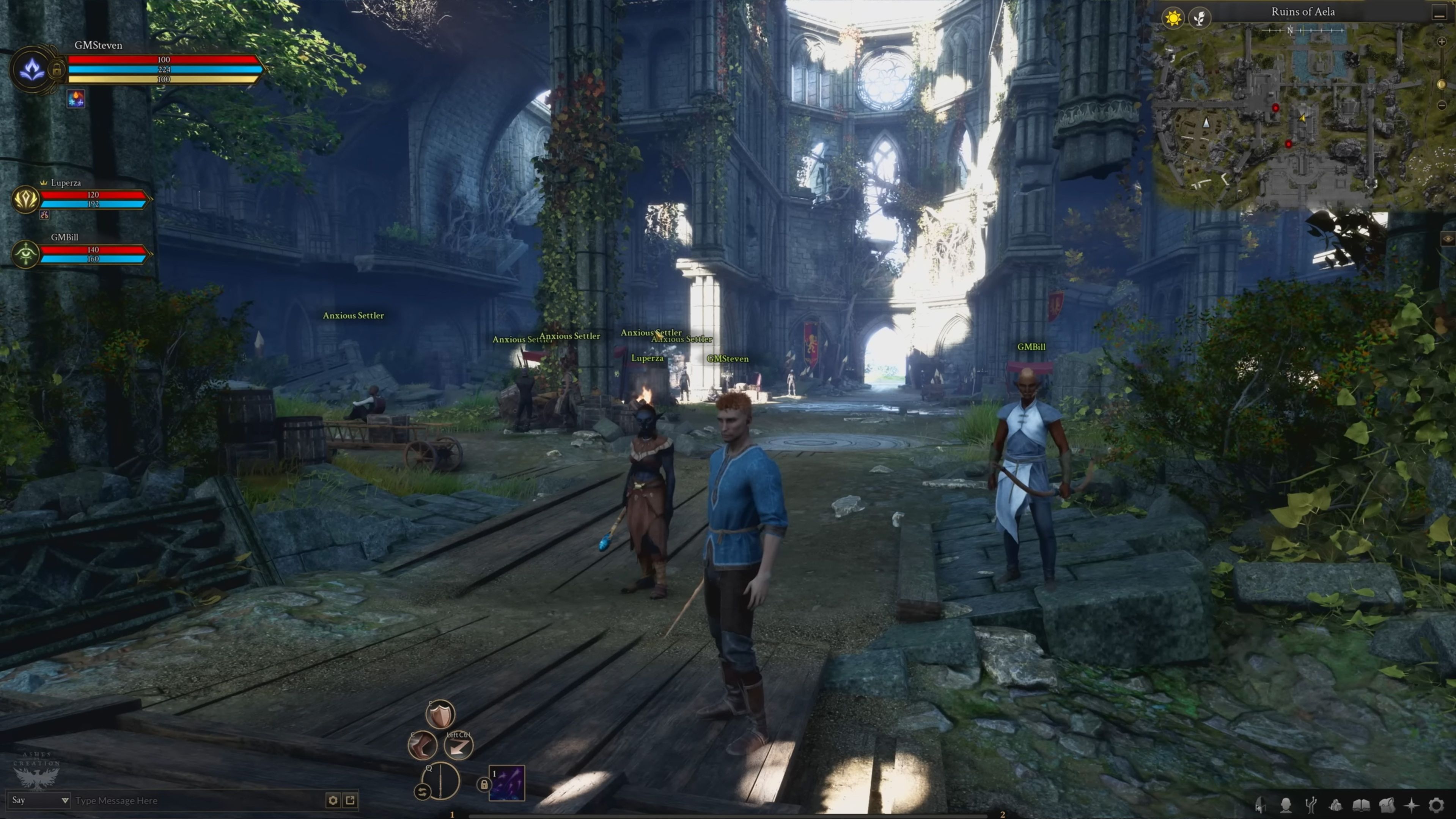Open the backpack inventory
This screenshot has width=1456, height=819.
pos(1387,804)
